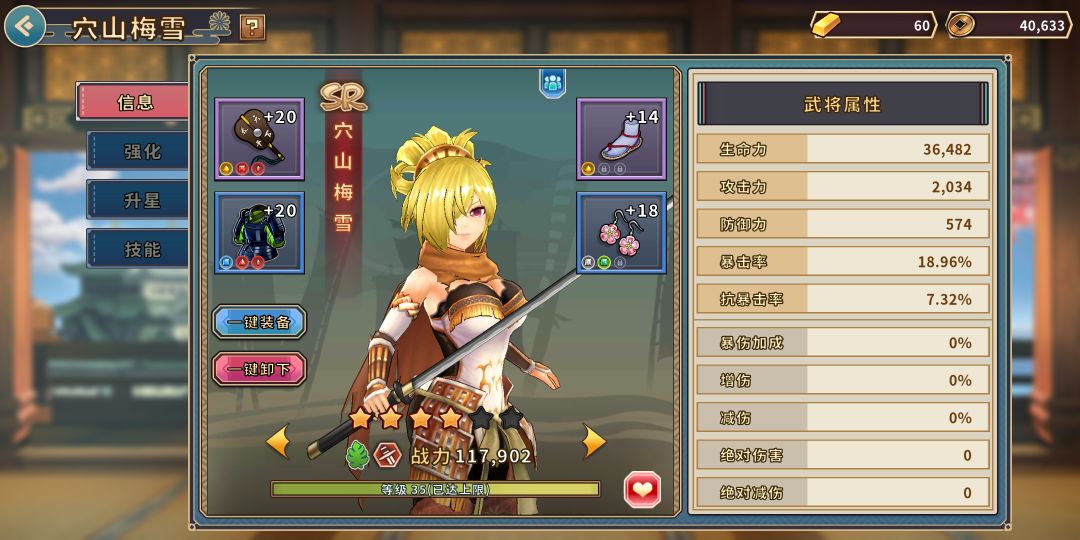1080x540 pixels.
Task: Select the 升星 tab
Action: (x=141, y=200)
